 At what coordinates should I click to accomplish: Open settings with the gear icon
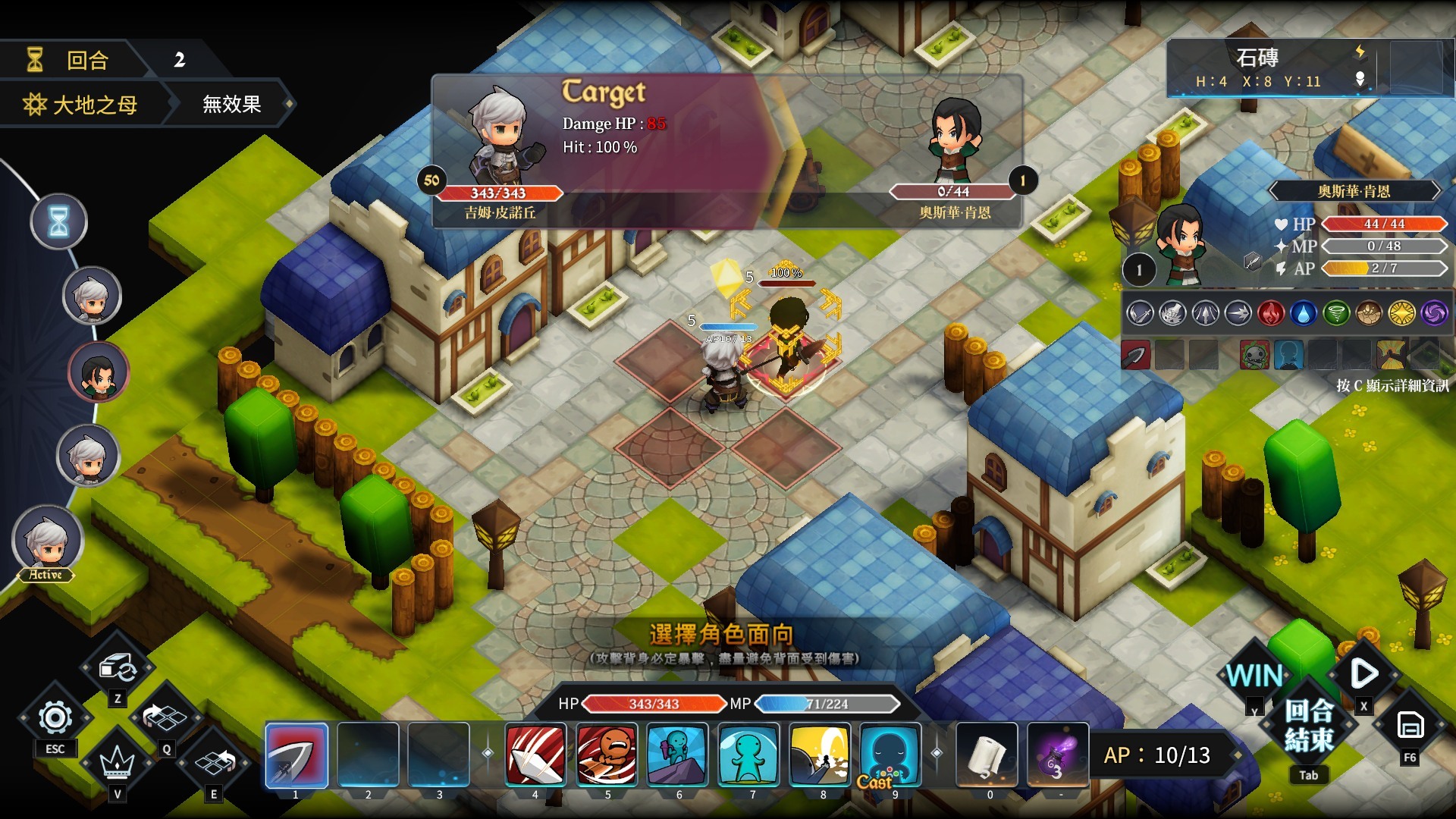coord(55,717)
